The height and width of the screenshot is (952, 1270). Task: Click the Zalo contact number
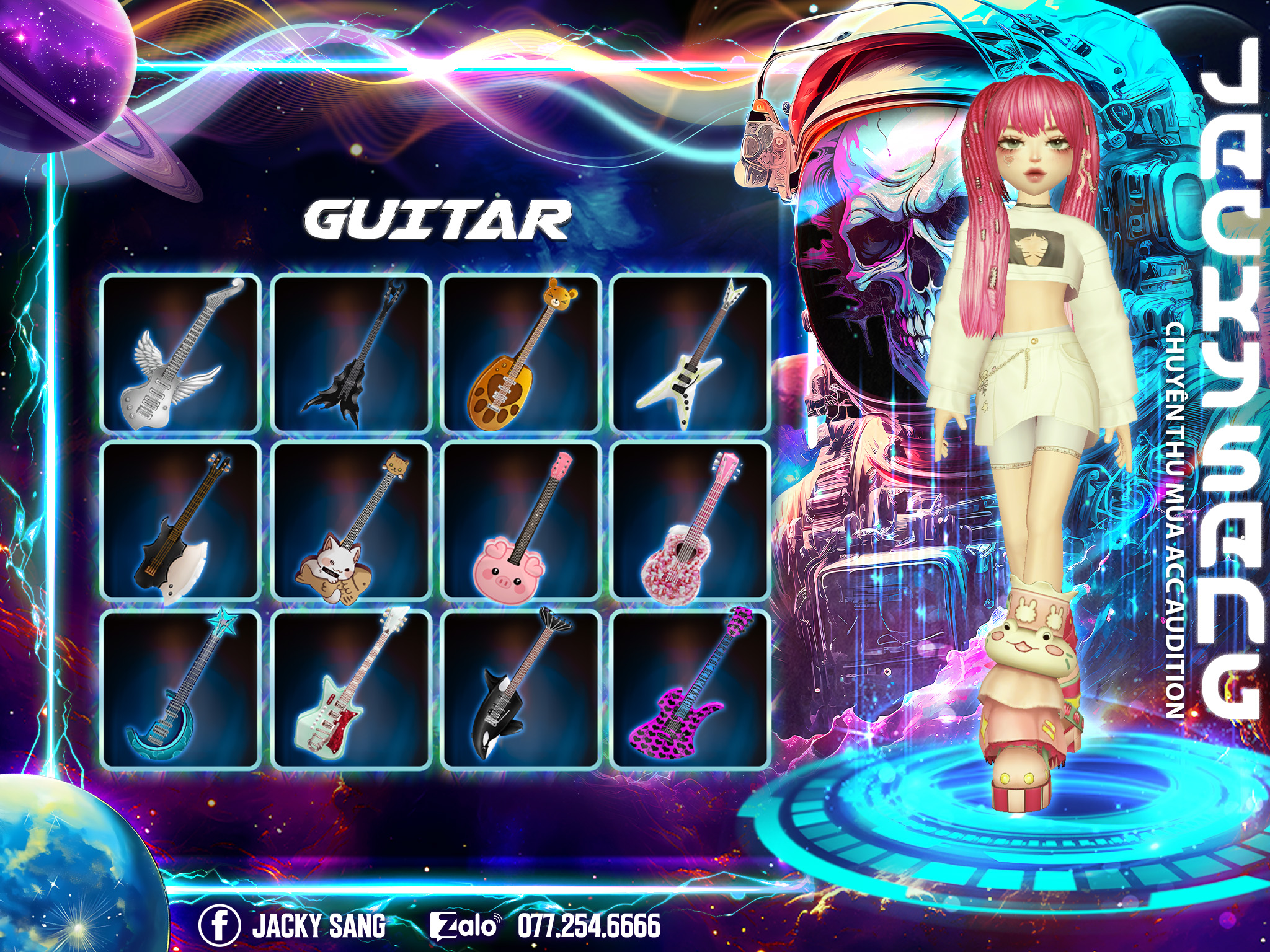point(589,925)
